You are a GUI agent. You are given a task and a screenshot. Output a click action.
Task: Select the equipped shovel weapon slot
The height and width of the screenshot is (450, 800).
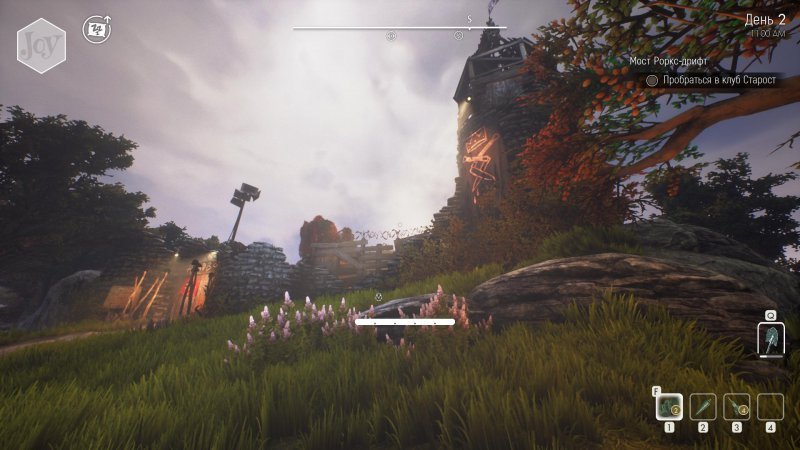tap(771, 339)
